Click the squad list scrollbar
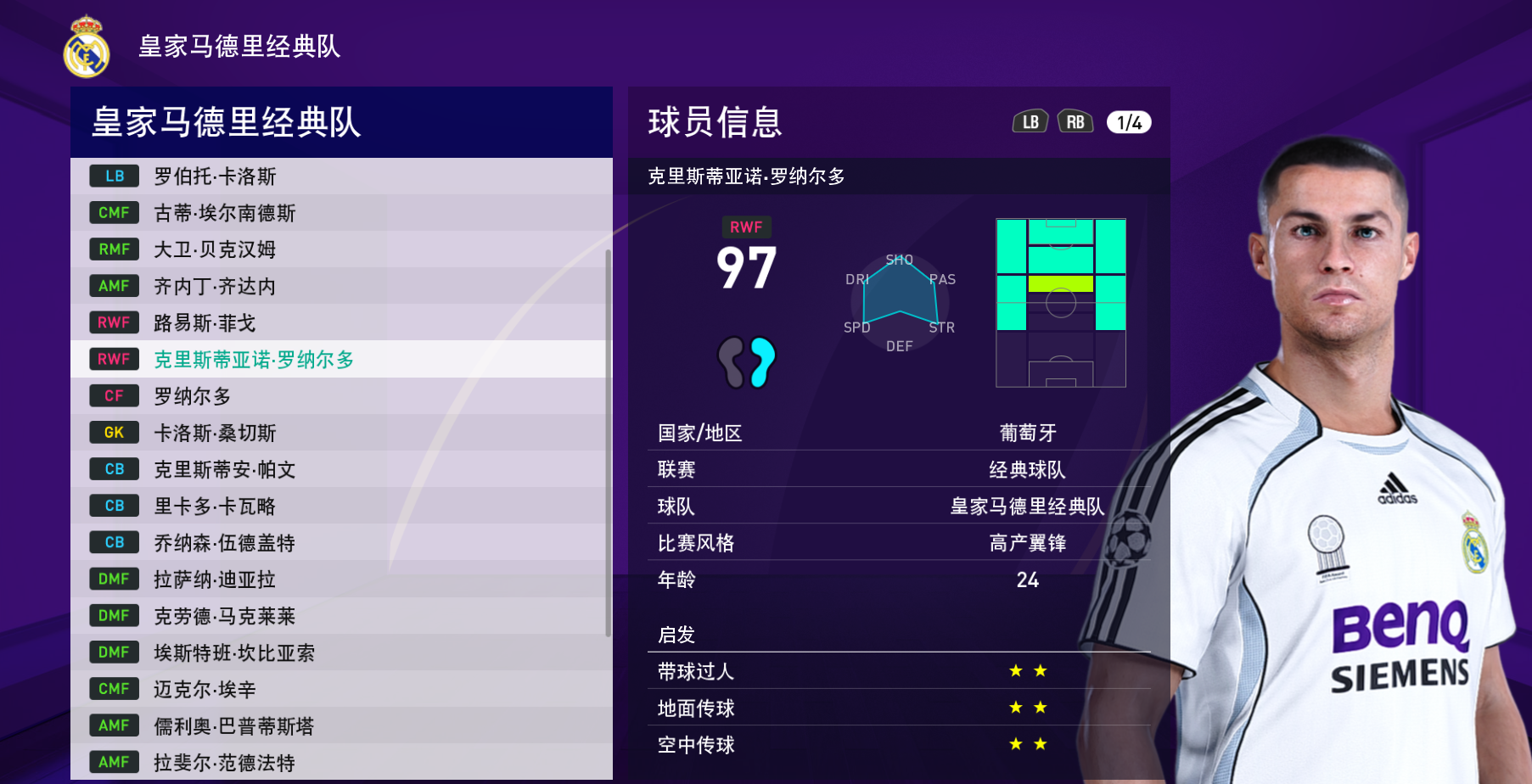This screenshot has width=1532, height=784. click(x=608, y=441)
